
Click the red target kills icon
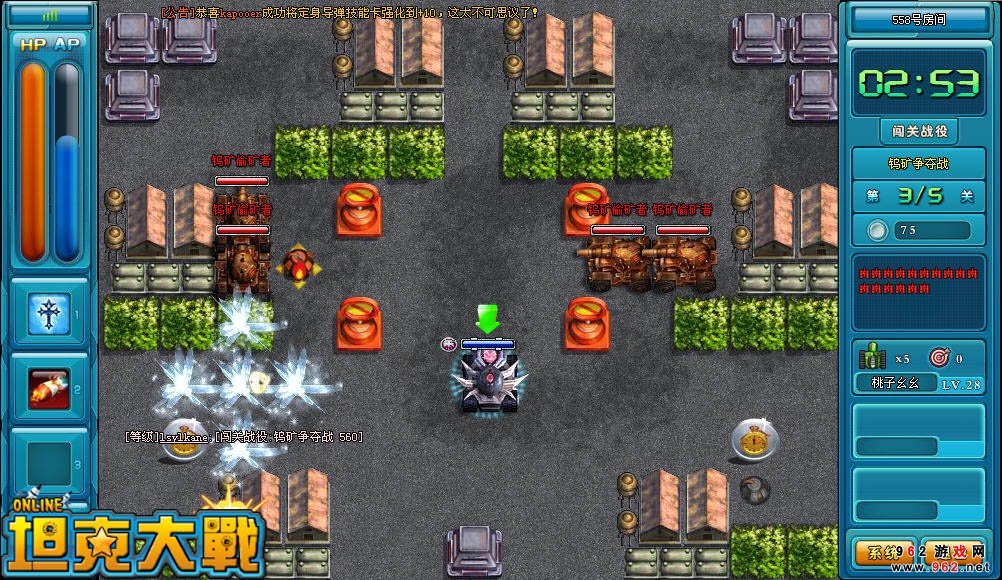[x=938, y=357]
